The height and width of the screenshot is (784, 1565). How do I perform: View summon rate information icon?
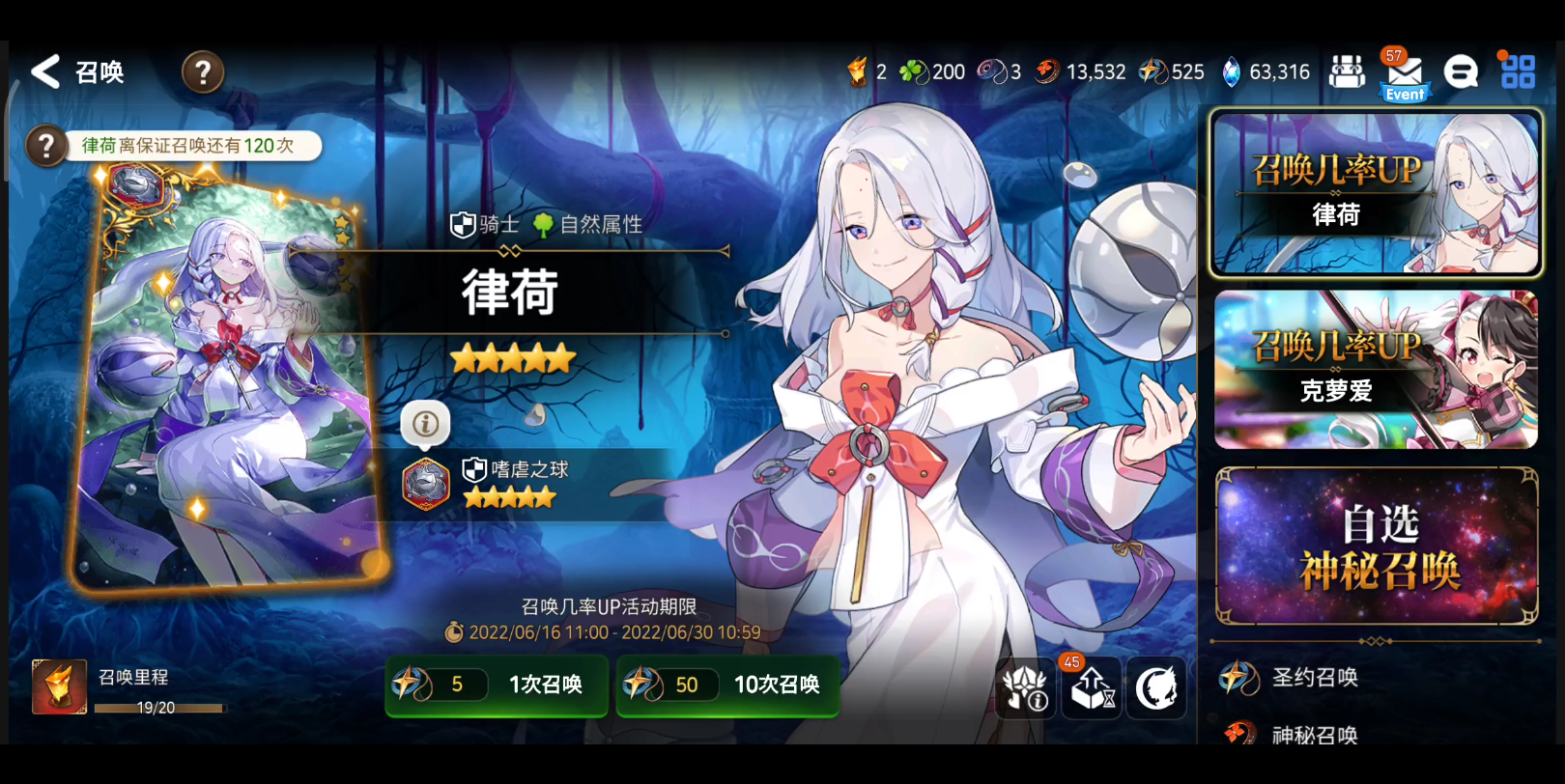click(1026, 688)
